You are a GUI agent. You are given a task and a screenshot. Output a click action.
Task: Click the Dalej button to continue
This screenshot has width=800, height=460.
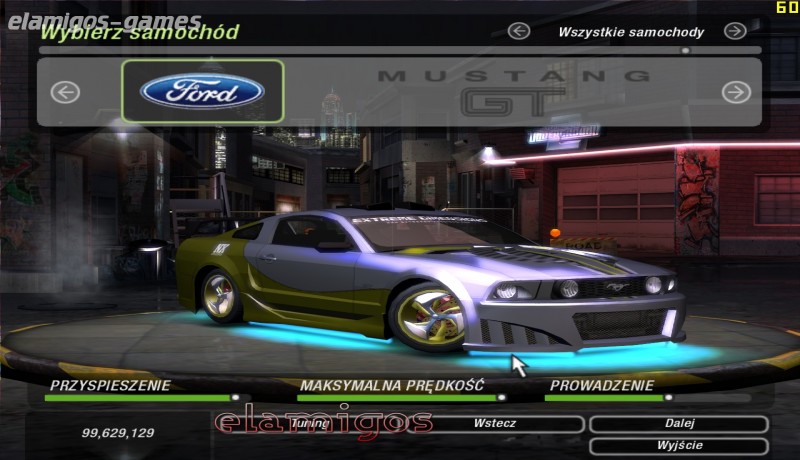point(679,424)
